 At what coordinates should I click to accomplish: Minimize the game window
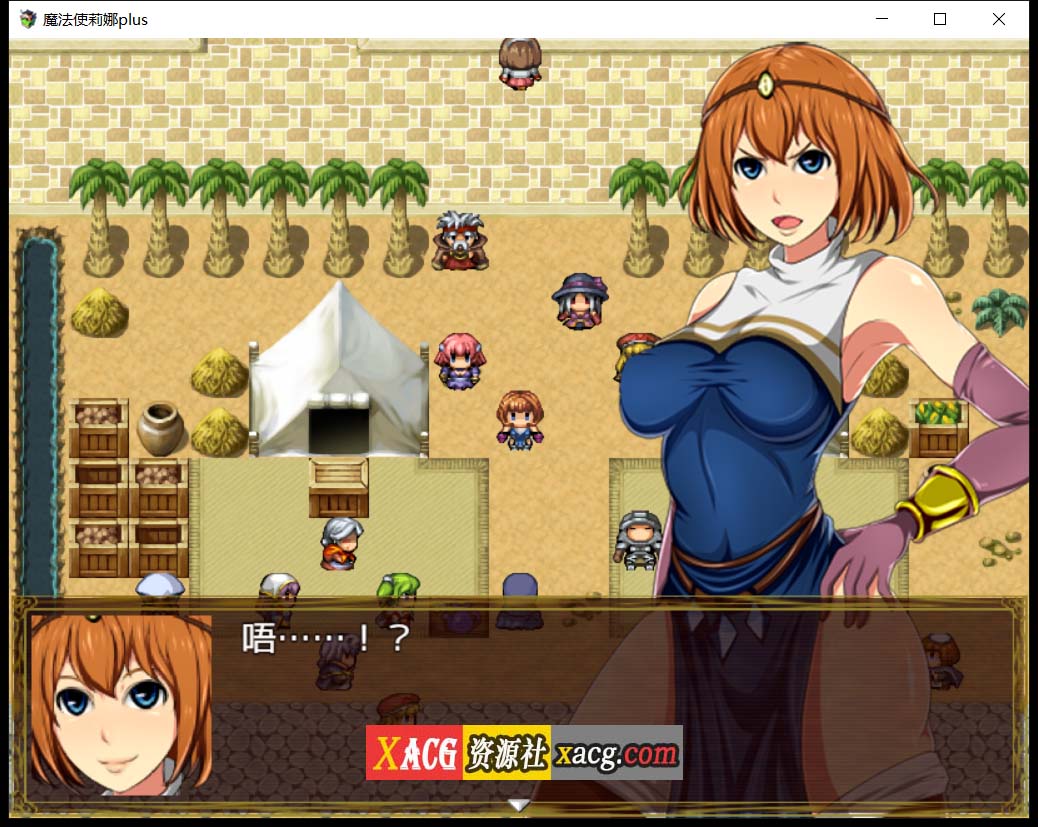(881, 19)
